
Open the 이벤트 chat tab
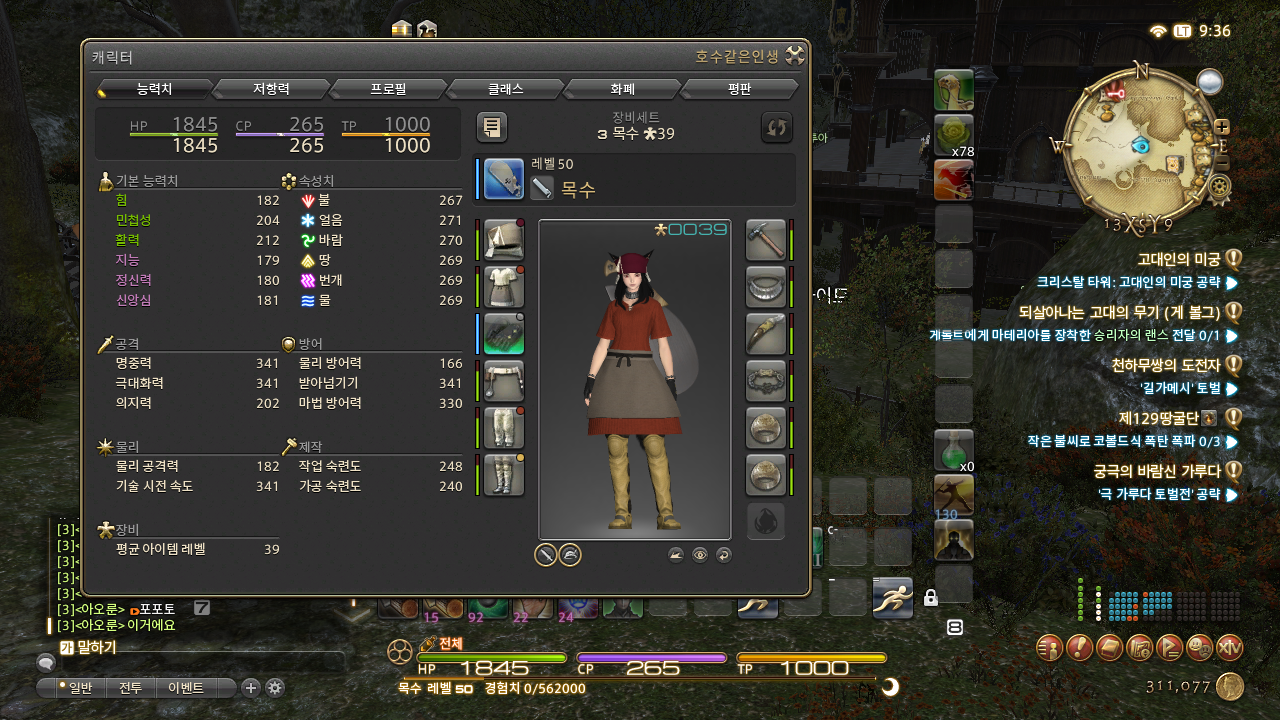[186, 688]
